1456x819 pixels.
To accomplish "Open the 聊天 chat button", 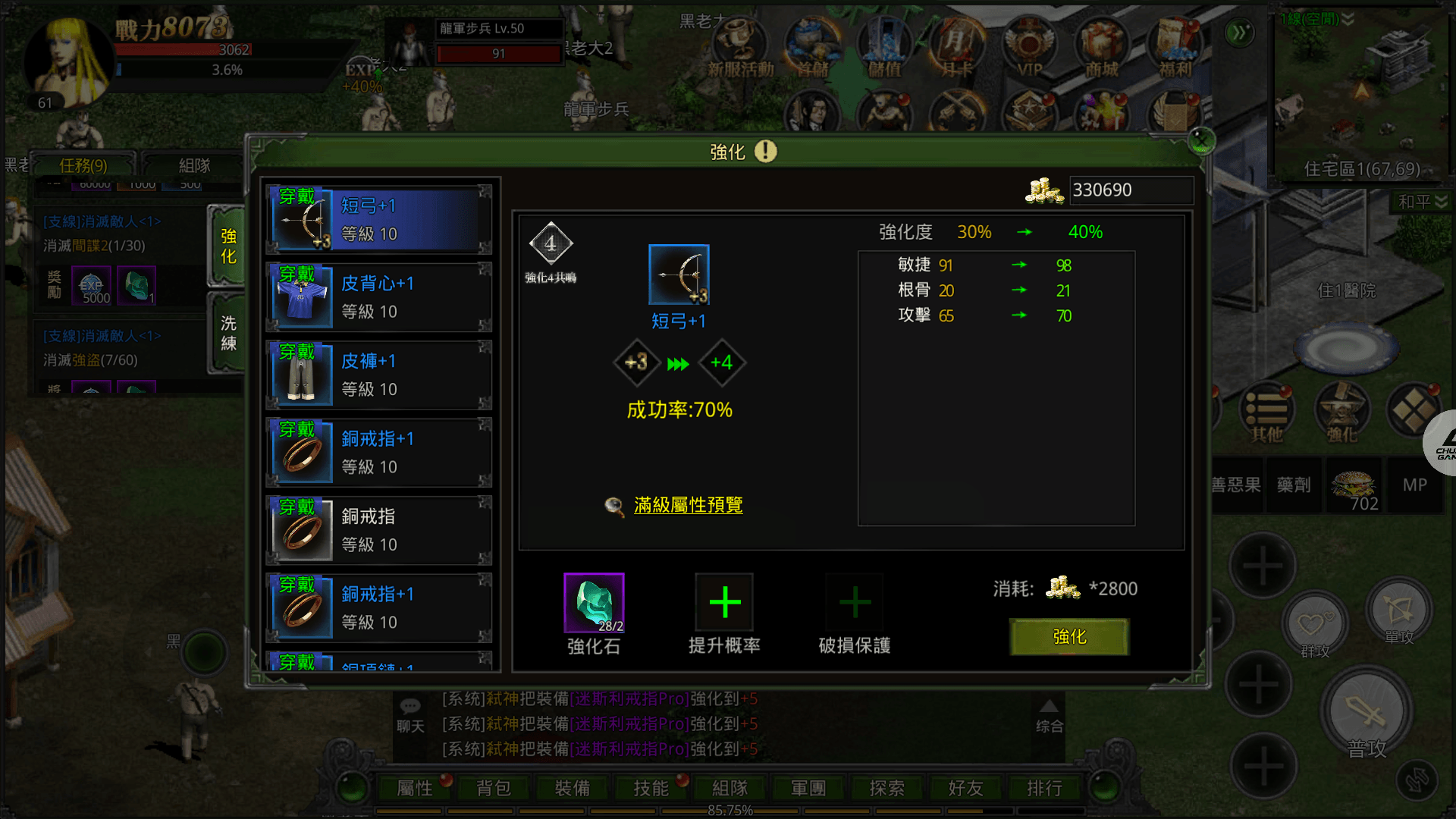I will [x=410, y=715].
